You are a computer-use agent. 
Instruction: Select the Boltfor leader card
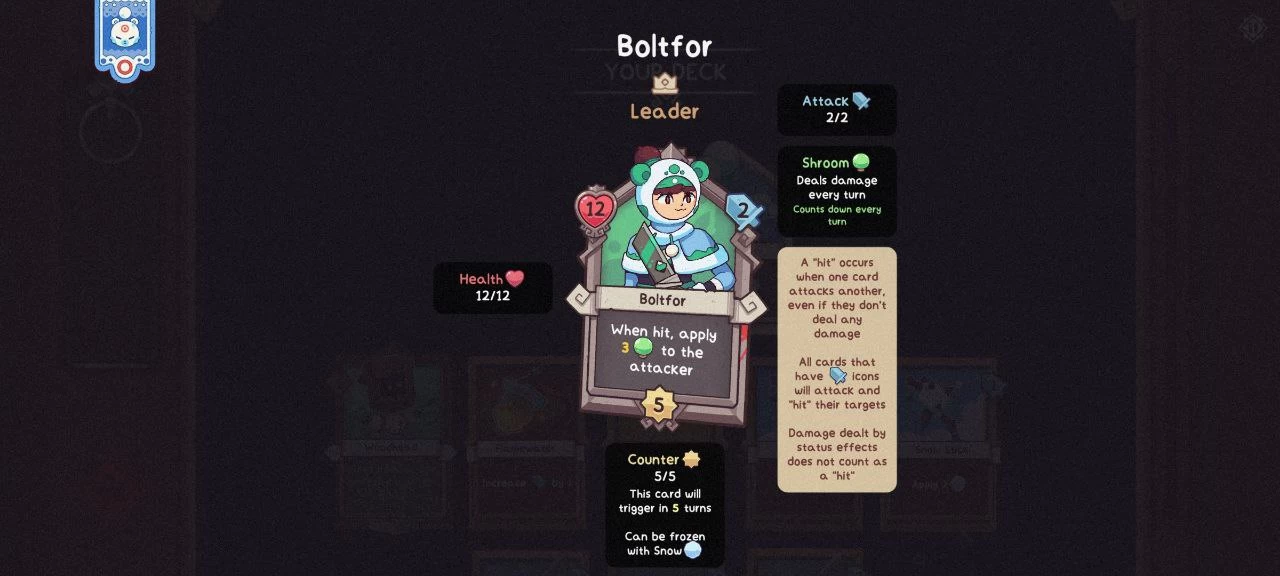[662, 290]
